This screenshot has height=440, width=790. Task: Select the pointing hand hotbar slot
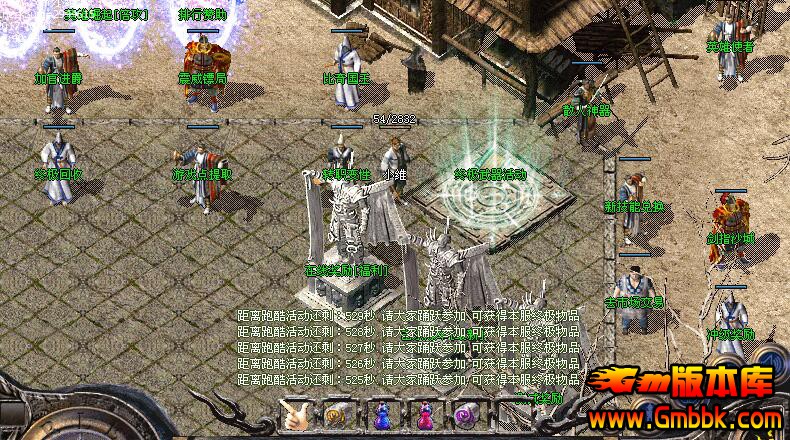point(295,413)
